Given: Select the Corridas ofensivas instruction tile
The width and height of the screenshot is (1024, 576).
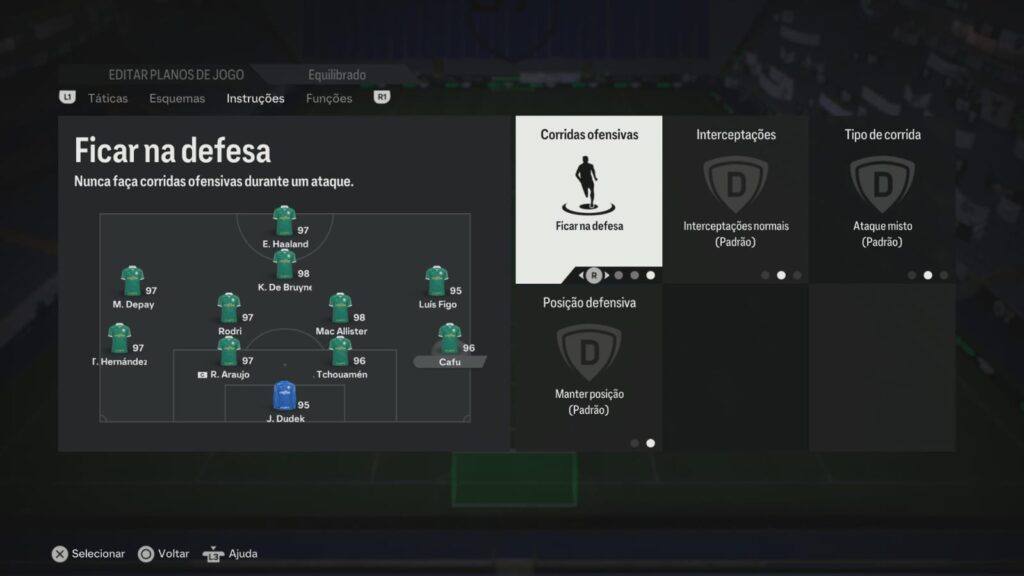Looking at the screenshot, I should (x=589, y=199).
